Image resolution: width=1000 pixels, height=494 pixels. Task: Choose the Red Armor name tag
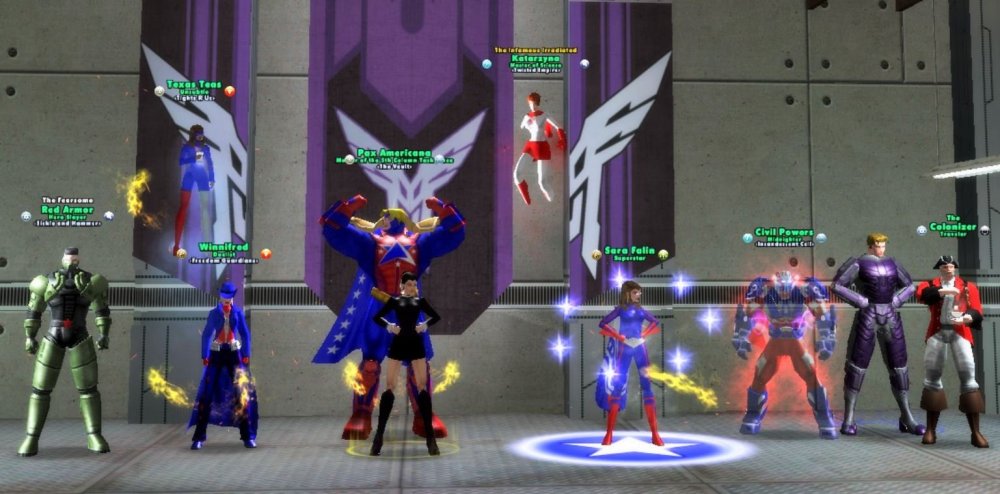coord(67,210)
